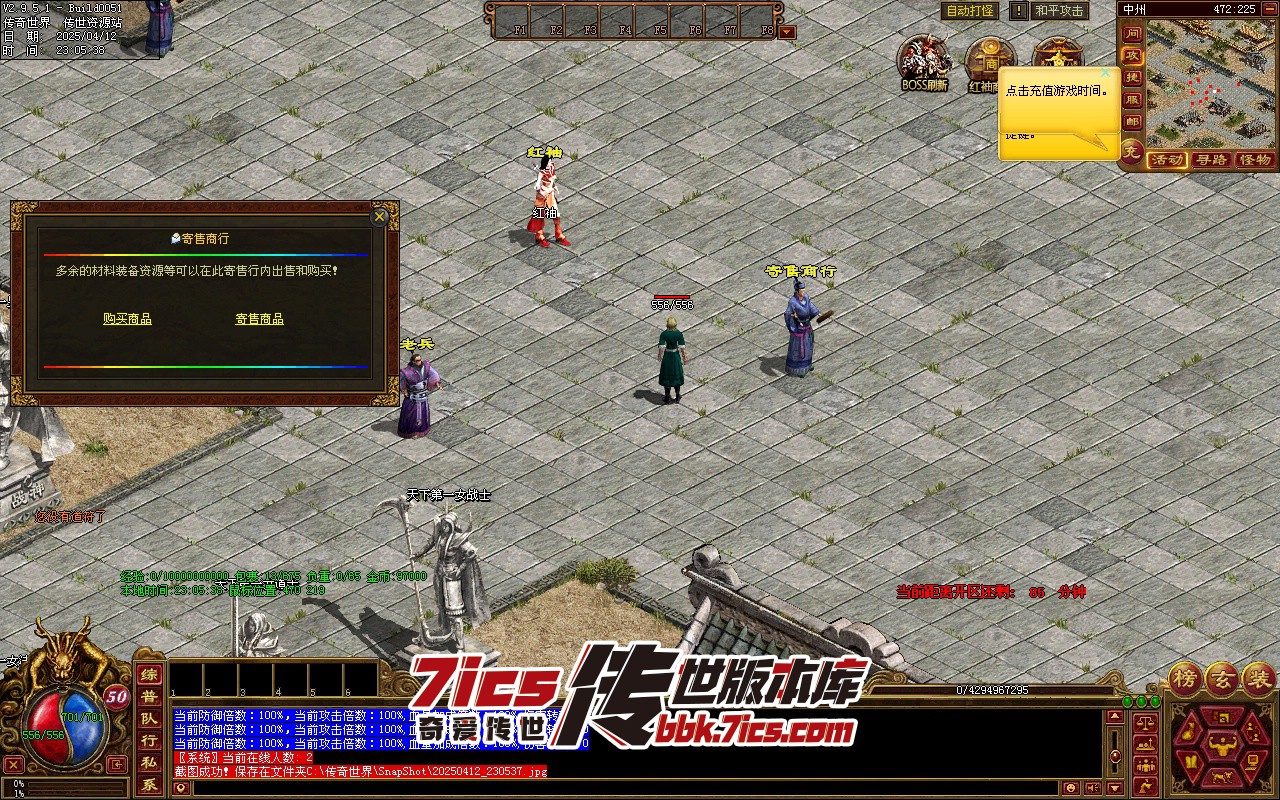Screen dimensions: 1280x800
Task: Open the 榜 rankings round button
Action: [x=1186, y=678]
